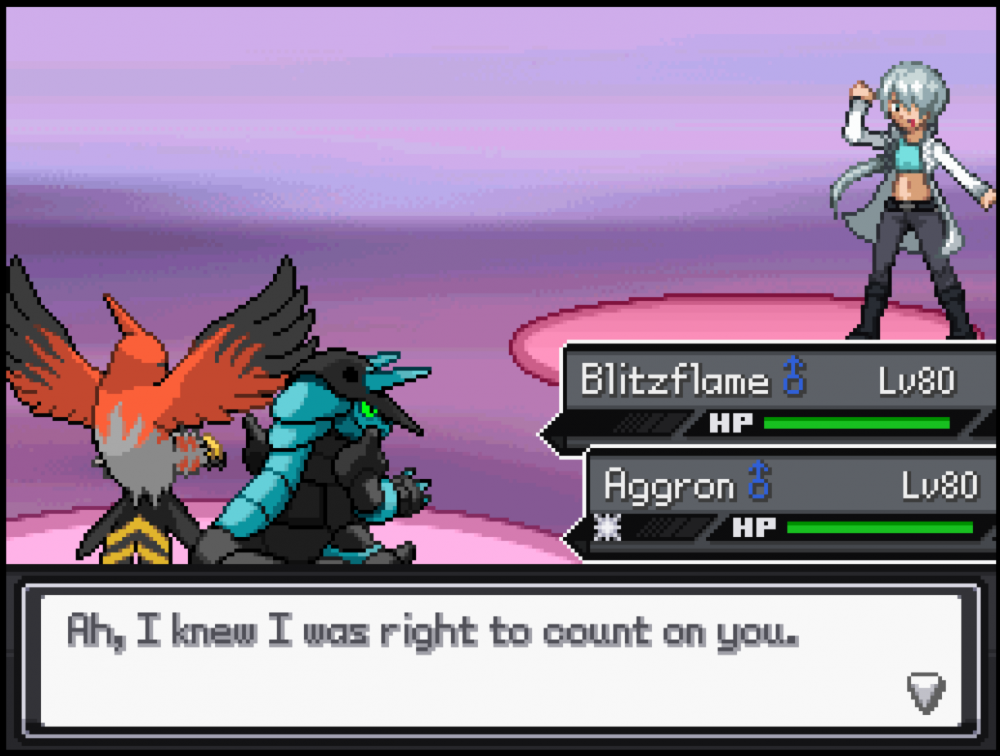Advance the dialogue with the down arrow
Image resolution: width=1000 pixels, height=756 pixels.
(x=925, y=692)
